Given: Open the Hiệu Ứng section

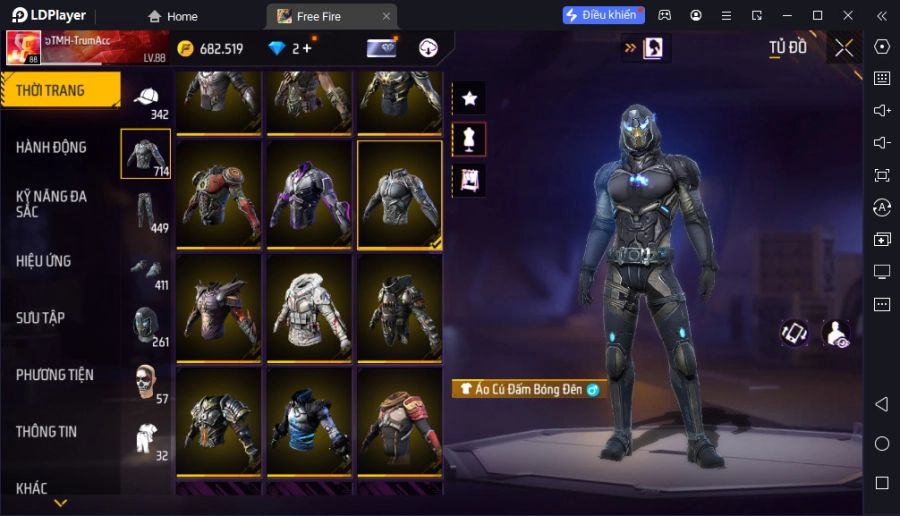Looking at the screenshot, I should (44, 261).
